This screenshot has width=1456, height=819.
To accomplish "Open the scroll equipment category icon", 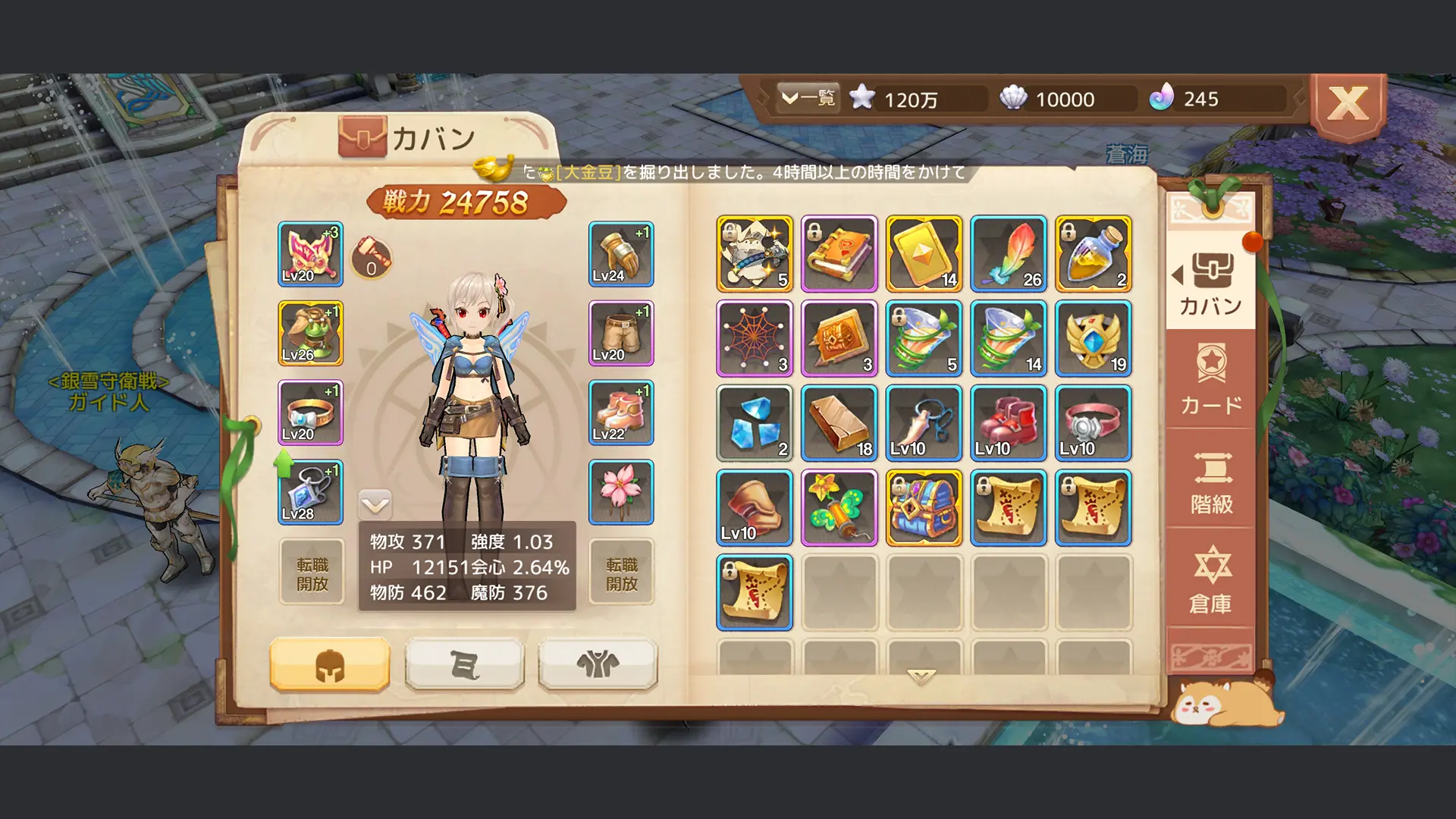I will click(x=464, y=664).
